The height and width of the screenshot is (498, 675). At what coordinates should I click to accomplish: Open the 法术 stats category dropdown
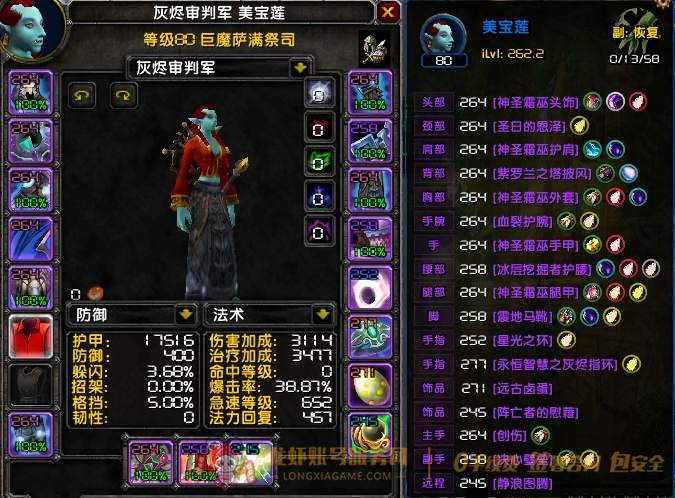pyautogui.click(x=322, y=314)
